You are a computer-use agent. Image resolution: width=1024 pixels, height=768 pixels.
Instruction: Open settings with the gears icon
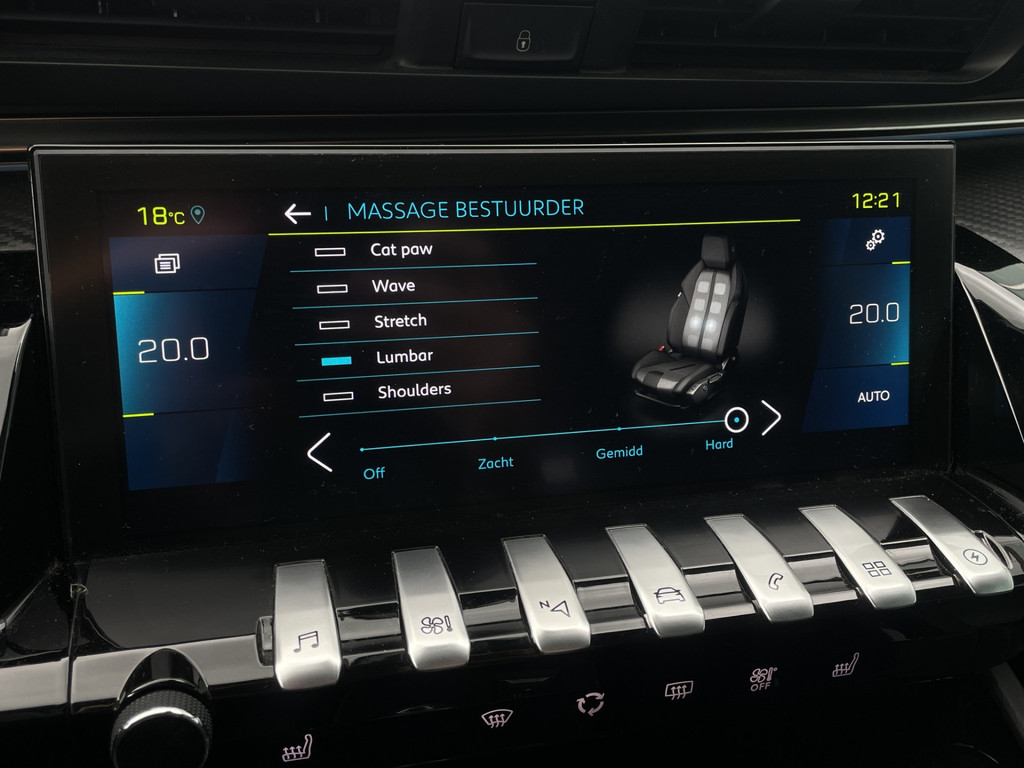point(874,239)
